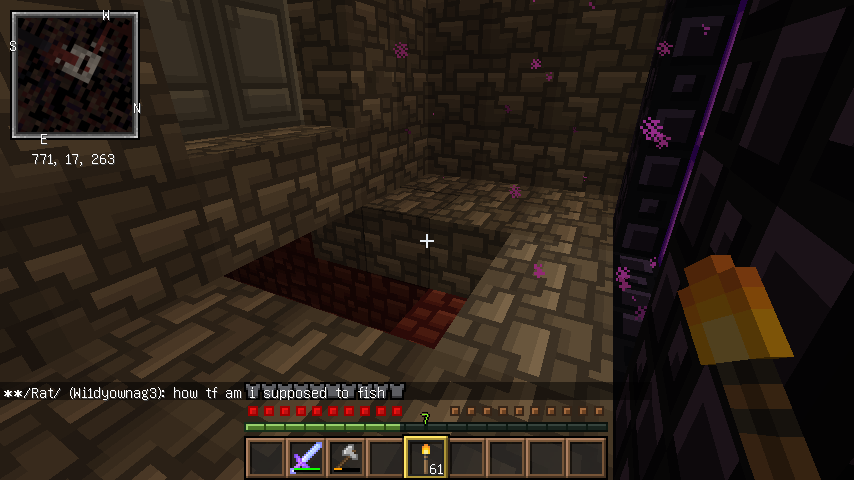The height and width of the screenshot is (480, 854).
Task: Click the minimap in the corner
Action: pos(75,75)
